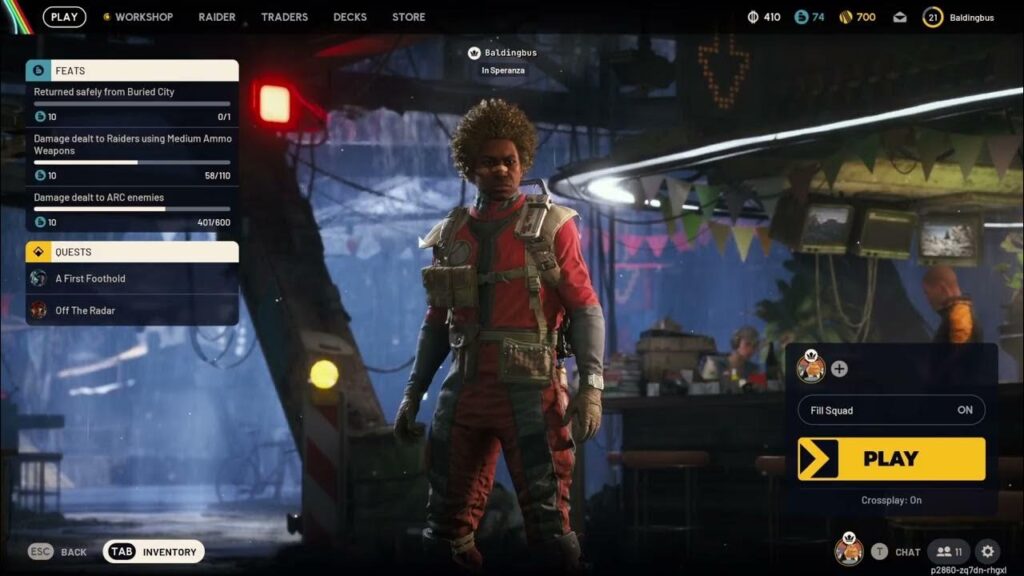The image size is (1024, 576).
Task: Click the big yellow PLAY button
Action: point(891,459)
